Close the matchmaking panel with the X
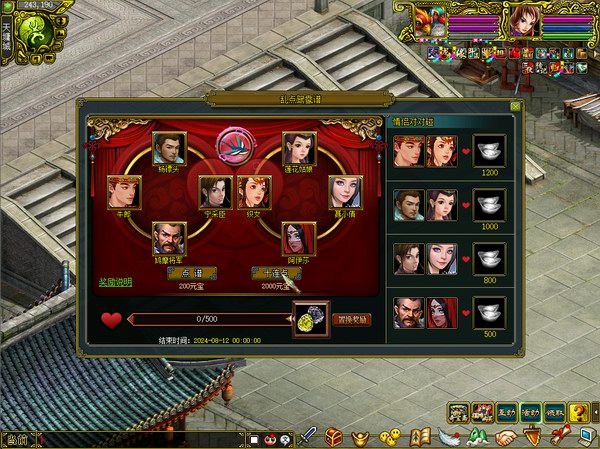600x449 pixels. [x=515, y=105]
